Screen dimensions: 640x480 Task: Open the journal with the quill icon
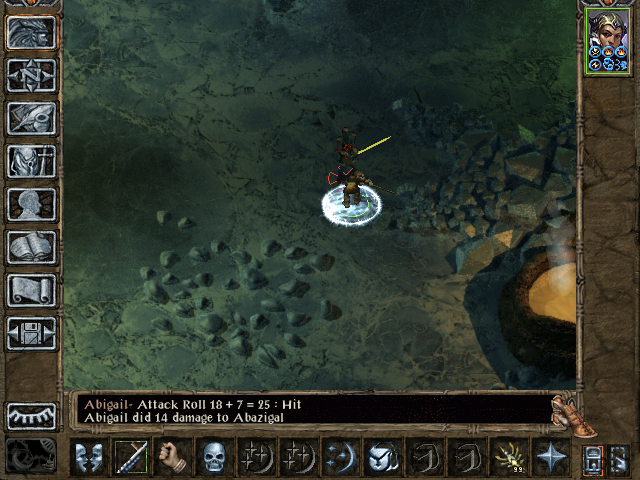coord(31,117)
